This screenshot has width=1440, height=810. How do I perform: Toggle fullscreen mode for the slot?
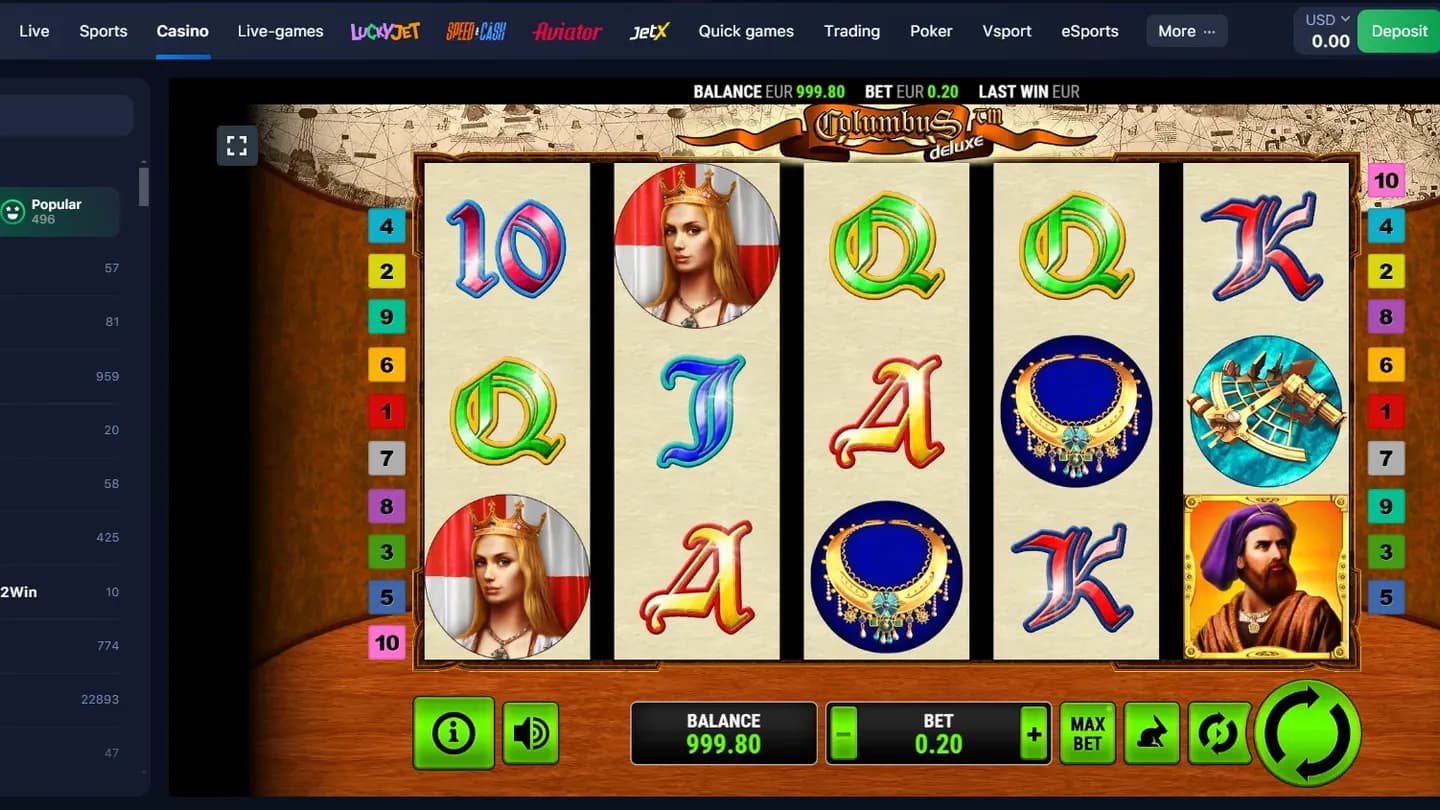[x=237, y=145]
